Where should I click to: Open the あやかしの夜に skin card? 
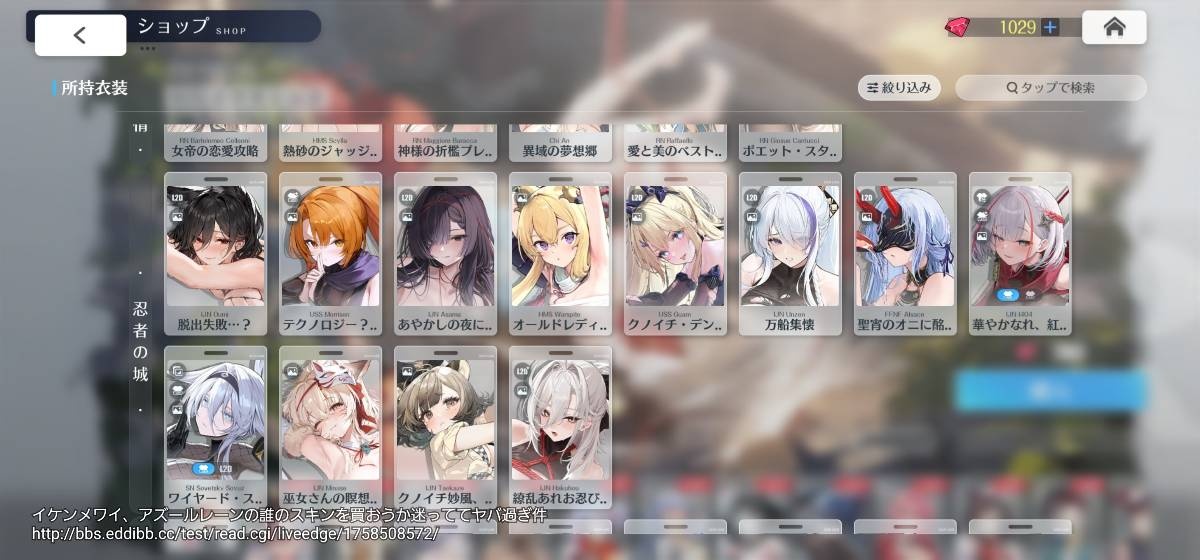point(445,254)
